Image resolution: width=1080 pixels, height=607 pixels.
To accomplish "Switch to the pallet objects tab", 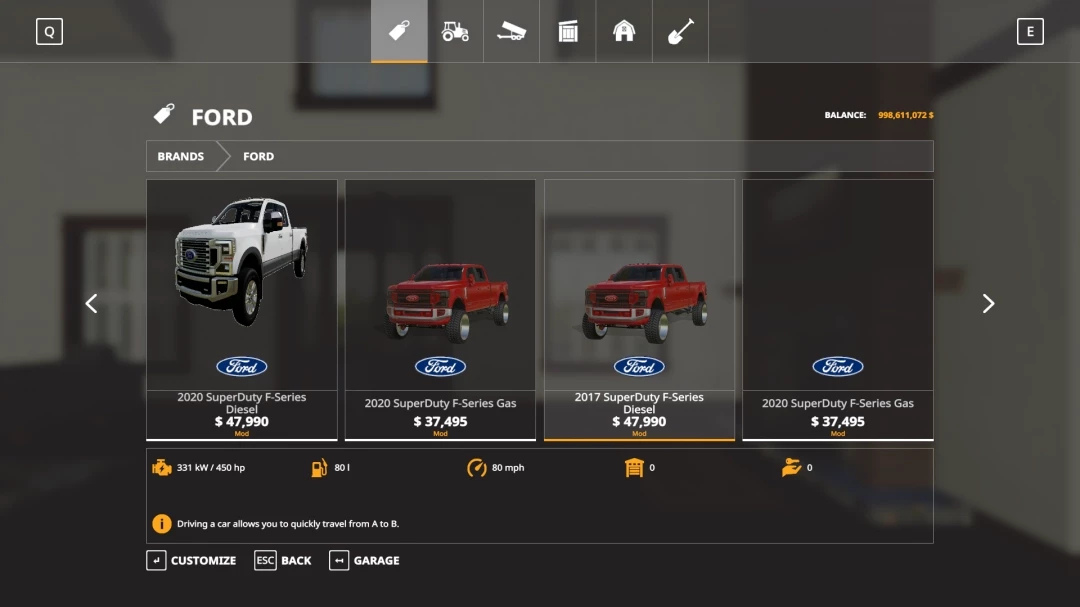I will (x=568, y=32).
